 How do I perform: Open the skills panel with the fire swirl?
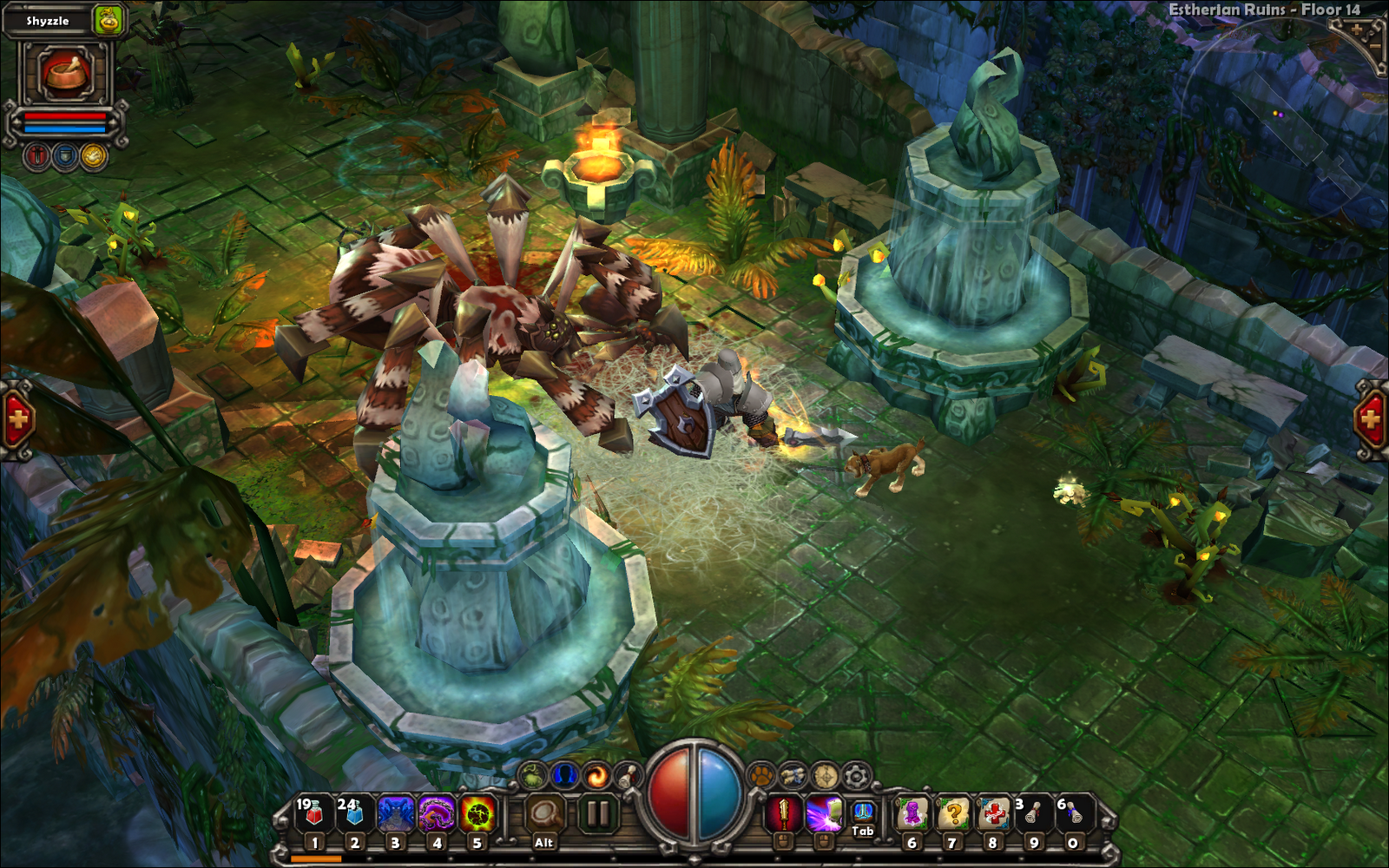pyautogui.click(x=596, y=775)
